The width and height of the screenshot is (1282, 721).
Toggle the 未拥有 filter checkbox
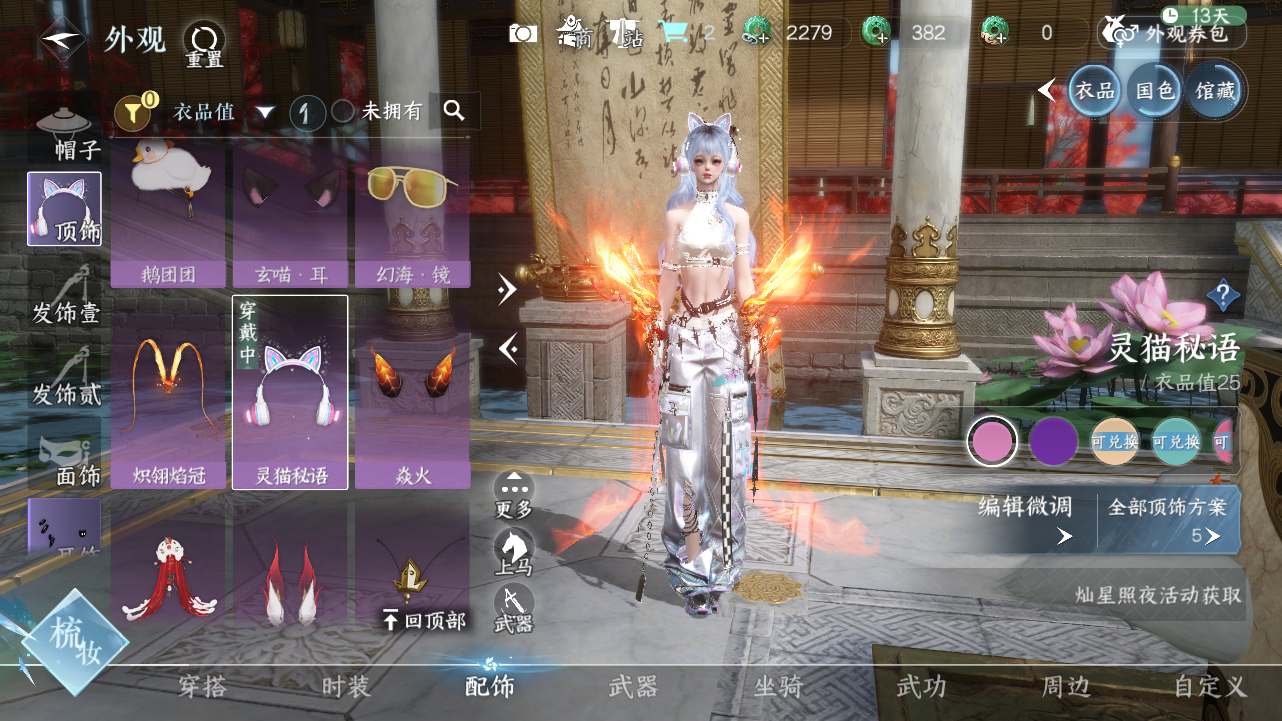343,112
